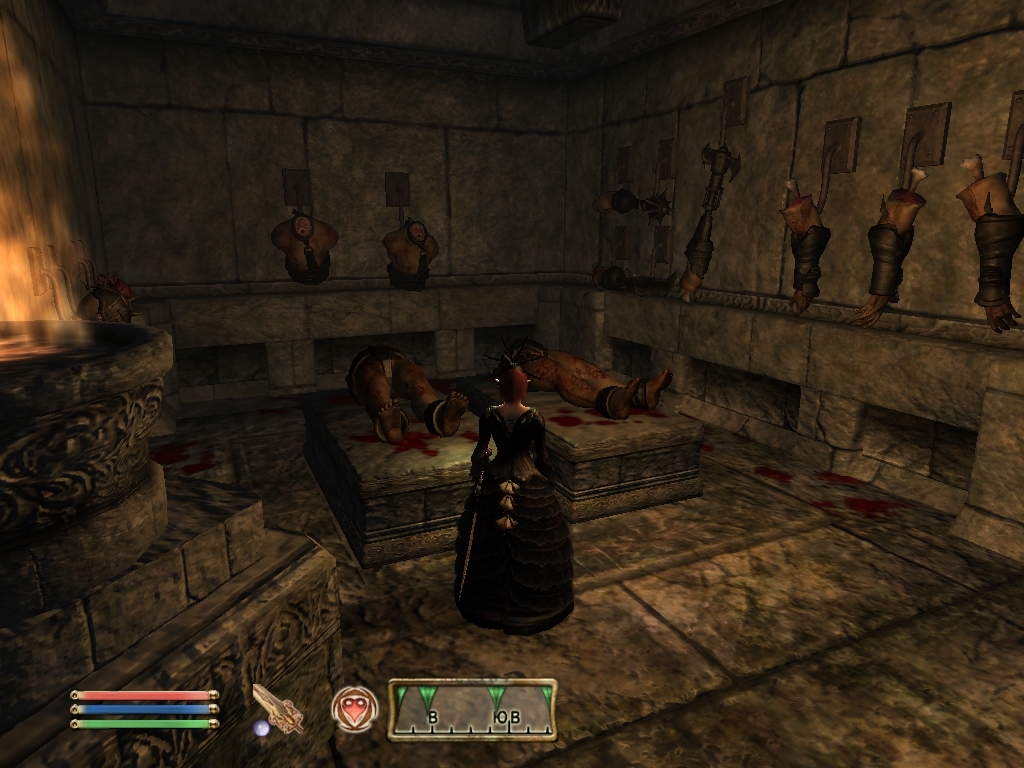Select the red heart spell icon
This screenshot has height=768, width=1024.
click(x=354, y=709)
